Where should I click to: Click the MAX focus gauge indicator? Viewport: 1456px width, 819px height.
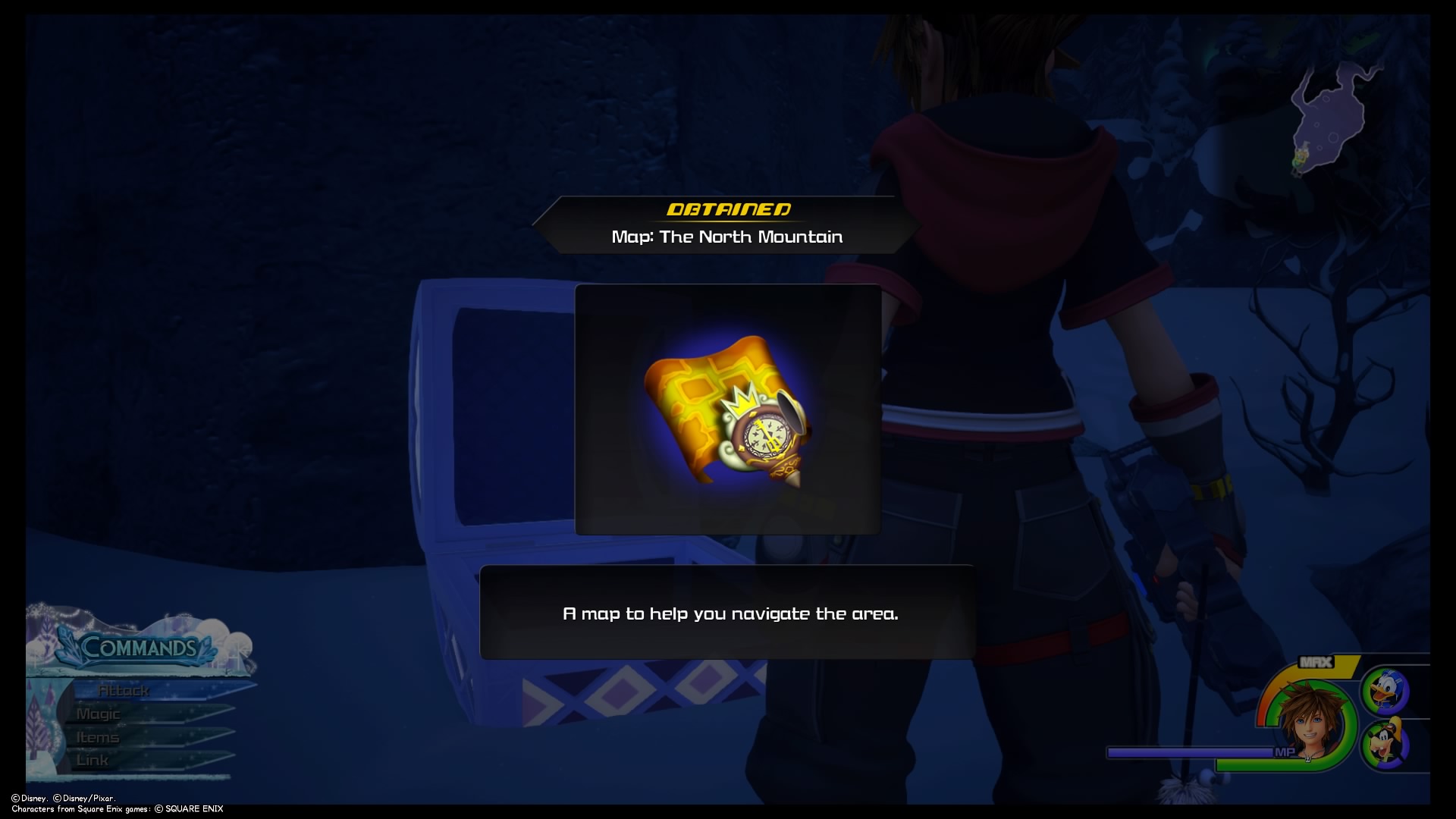(1315, 662)
